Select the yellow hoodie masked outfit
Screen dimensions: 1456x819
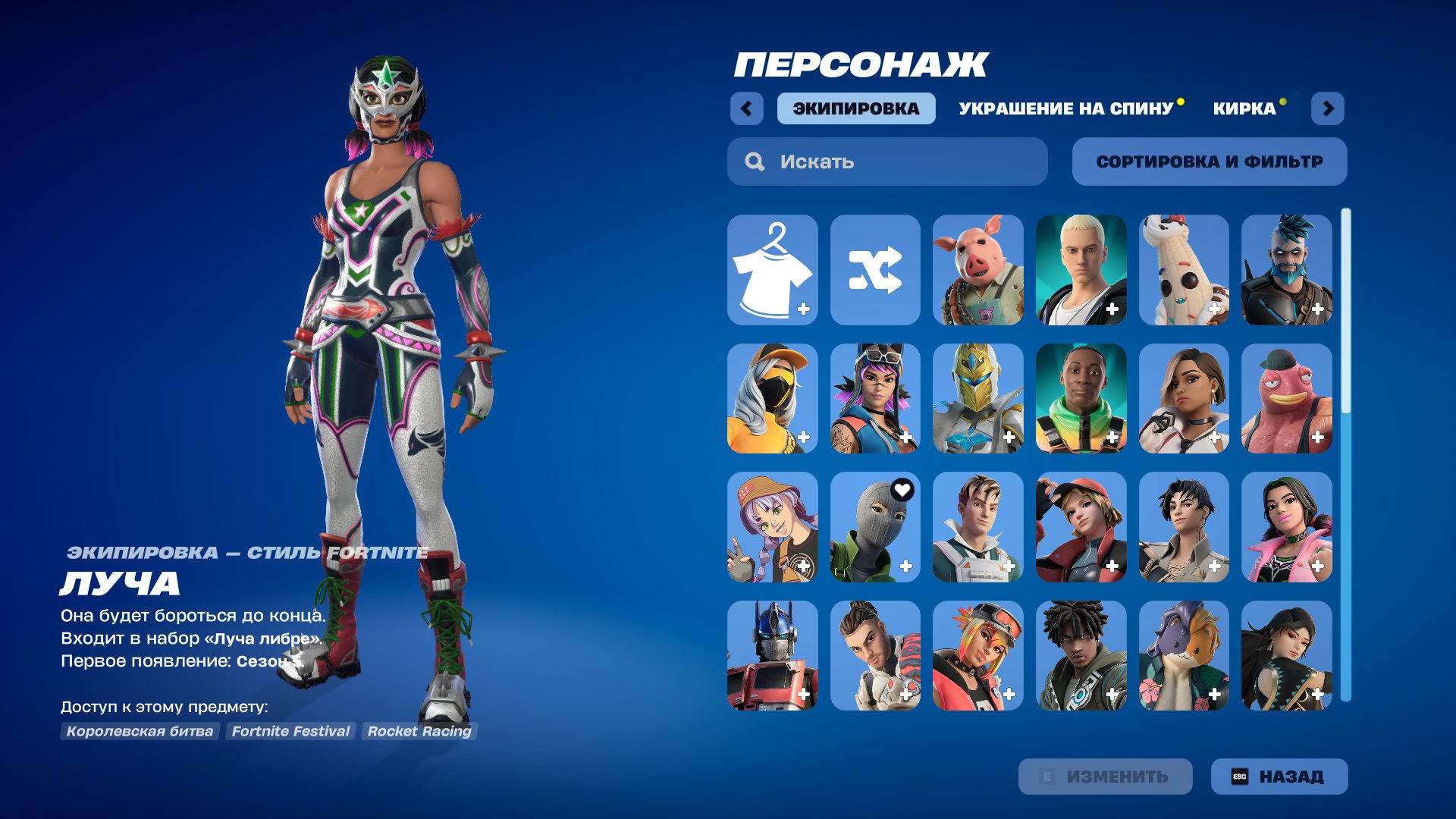pos(772,399)
